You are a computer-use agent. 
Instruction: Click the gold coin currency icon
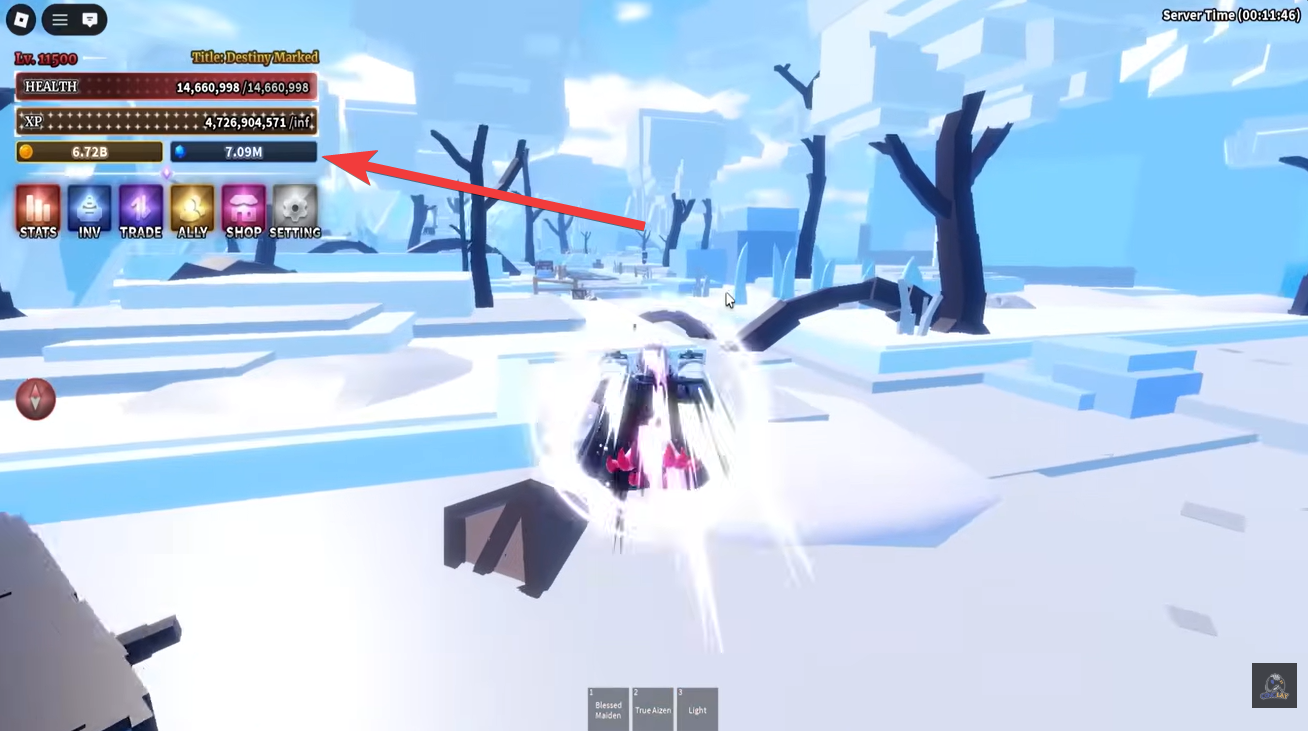(27, 151)
